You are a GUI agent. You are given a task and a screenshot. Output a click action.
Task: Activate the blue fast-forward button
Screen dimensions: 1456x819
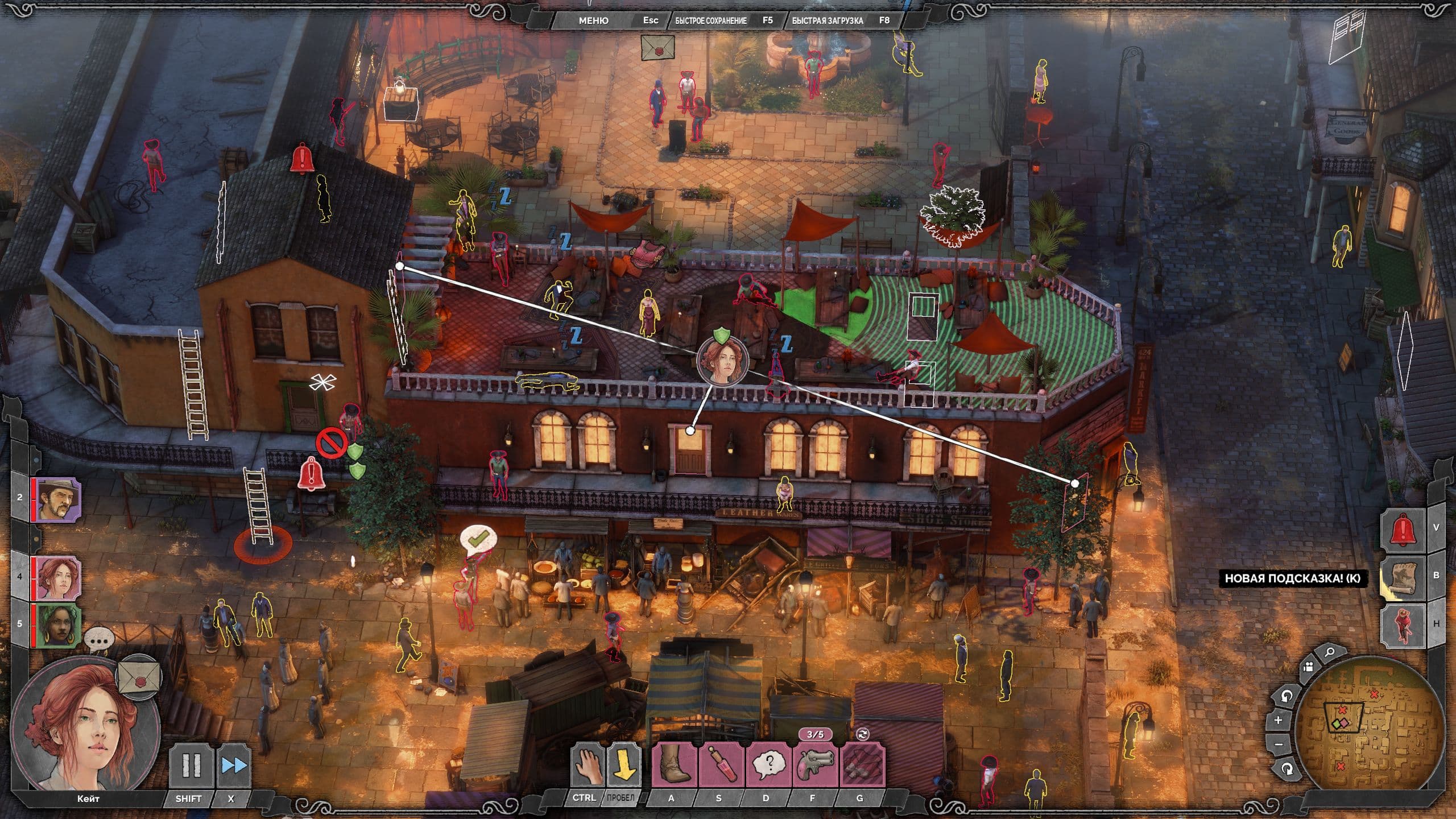click(234, 765)
